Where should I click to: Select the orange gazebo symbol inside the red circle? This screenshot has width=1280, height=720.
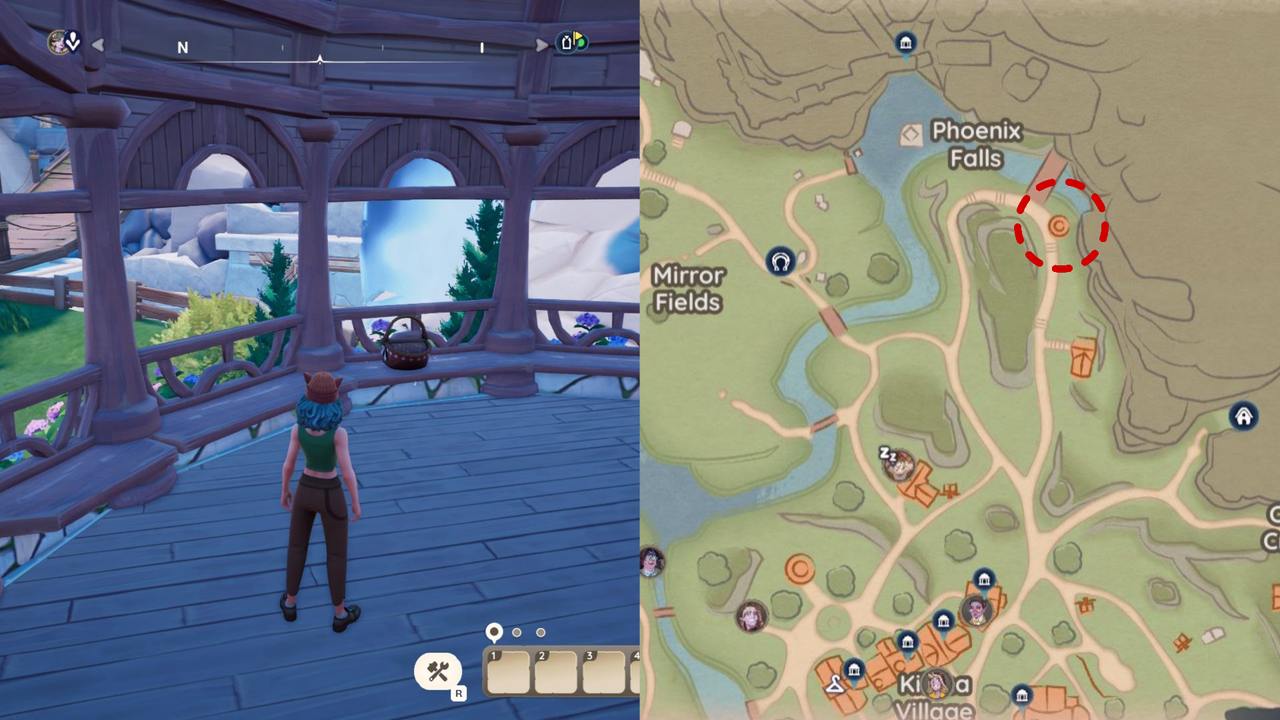1057,227
